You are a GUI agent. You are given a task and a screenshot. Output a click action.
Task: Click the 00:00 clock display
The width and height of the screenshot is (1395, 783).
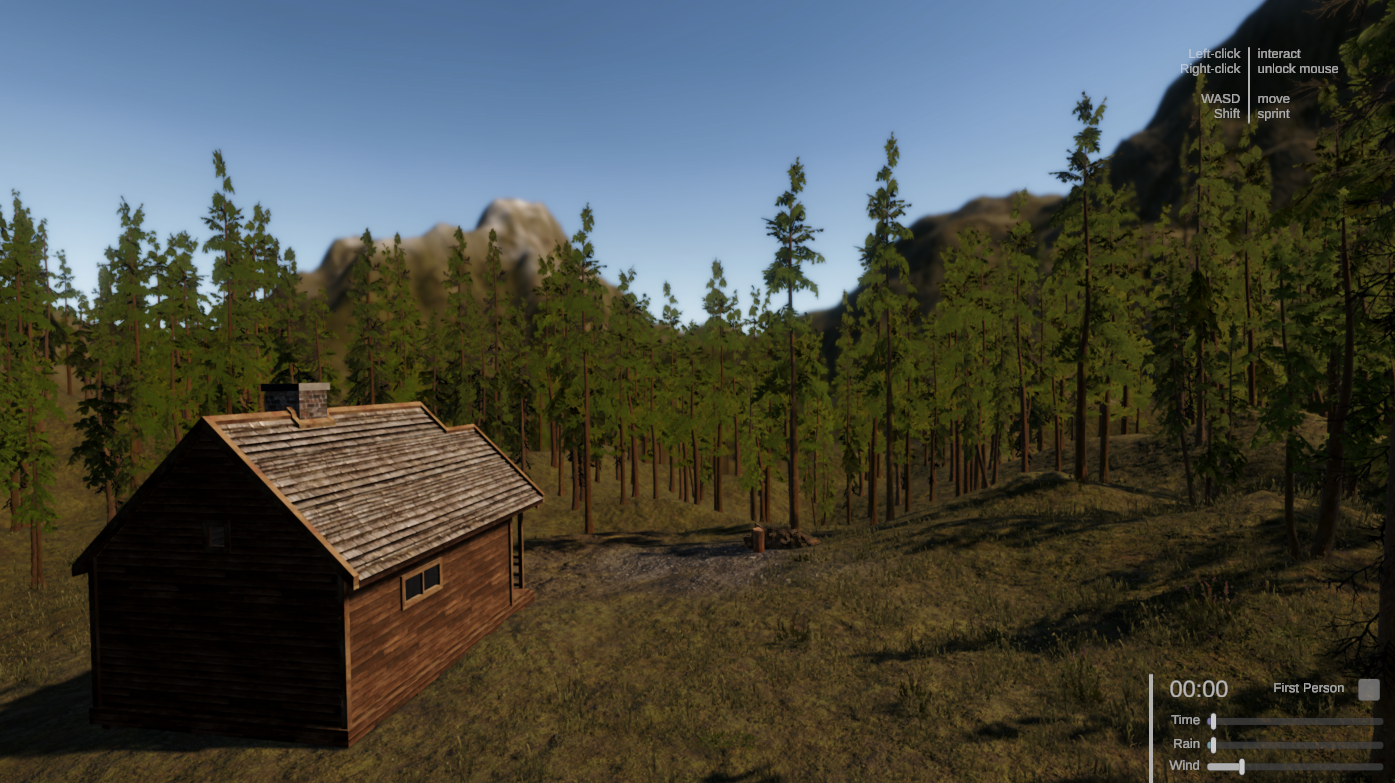[1200, 689]
